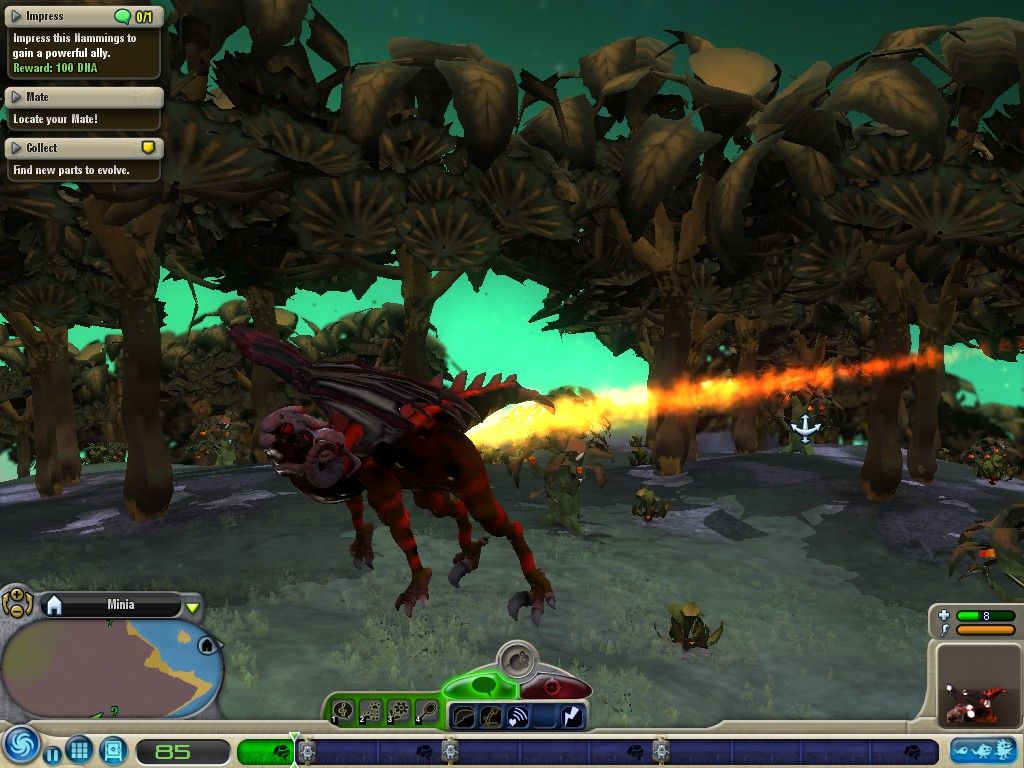The image size is (1024, 768).
Task: Expand the Mate mission panel
Action: point(16,97)
